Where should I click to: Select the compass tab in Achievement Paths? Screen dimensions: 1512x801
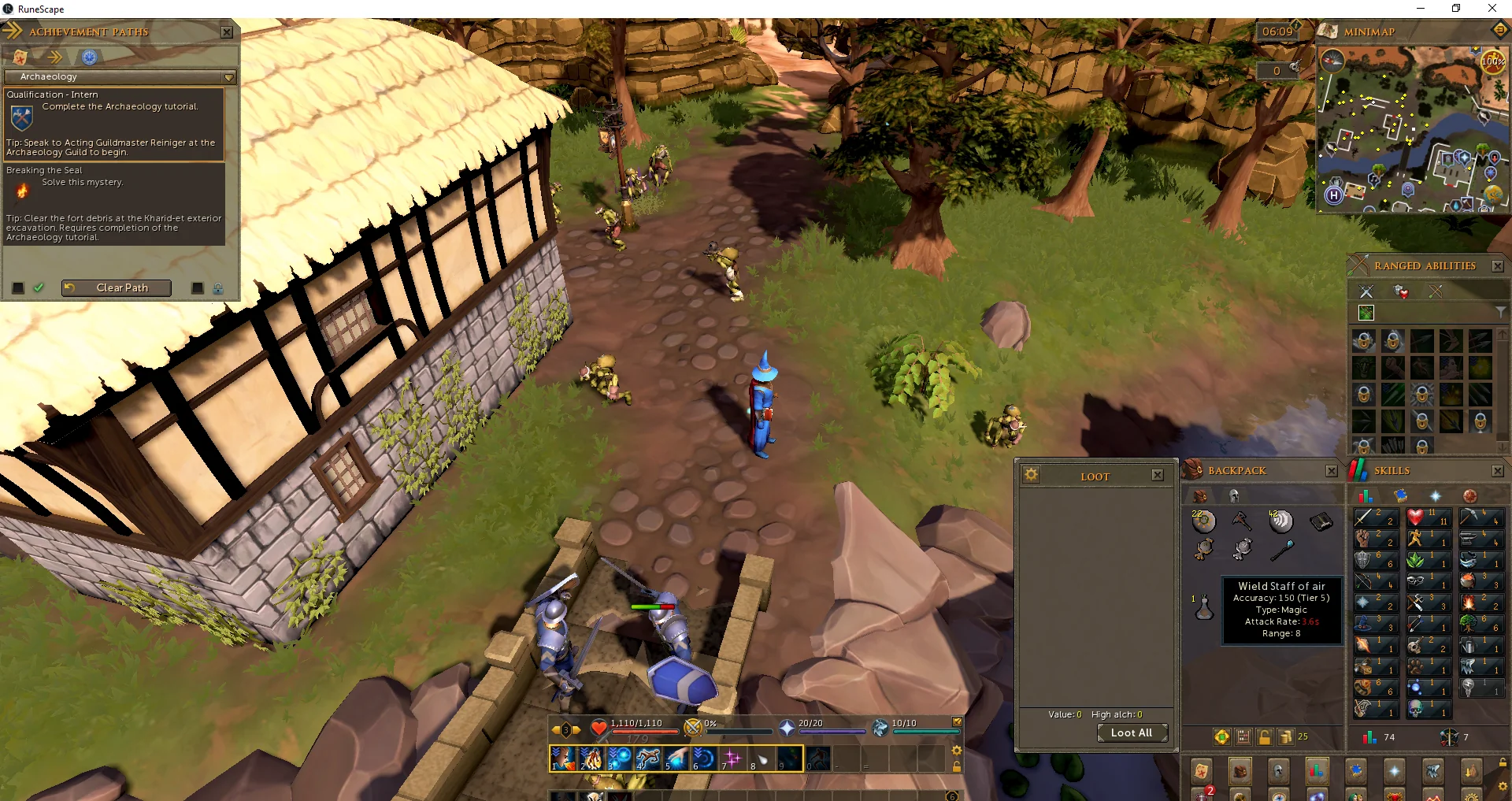[89, 56]
